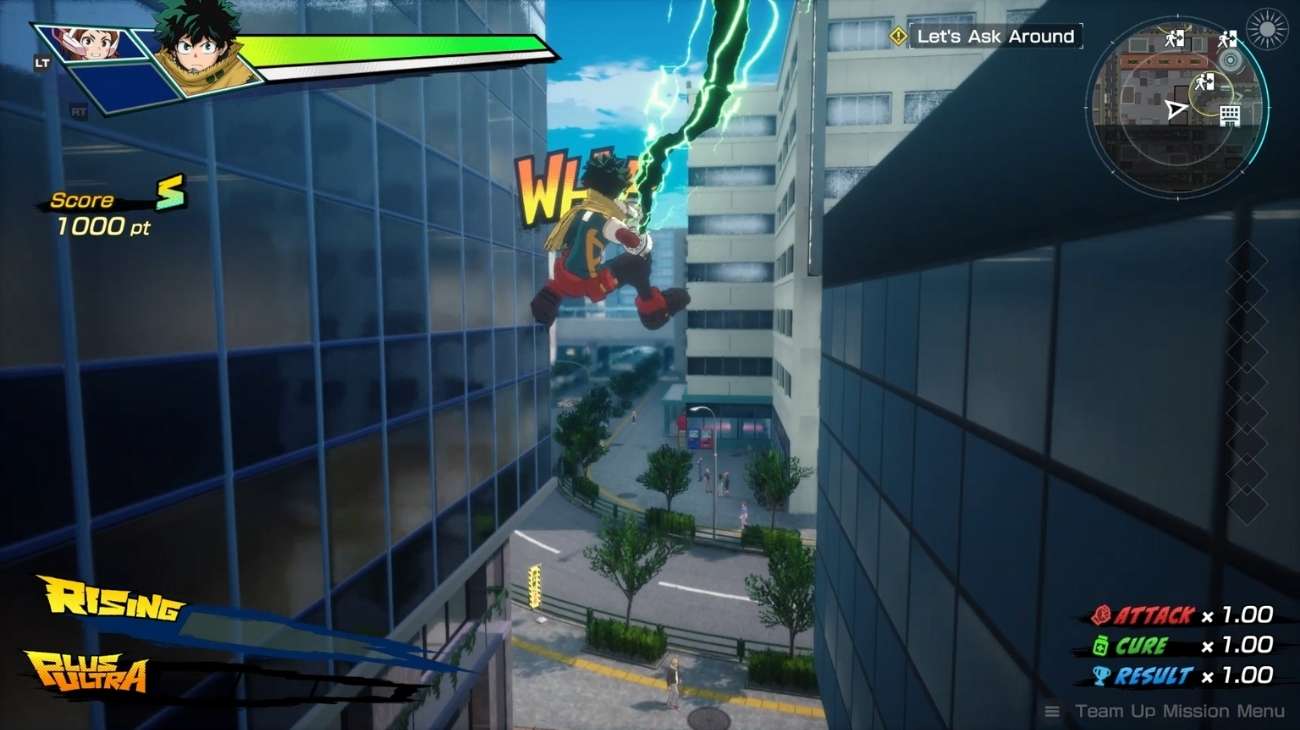Select the red Attack fist icon

click(1101, 614)
